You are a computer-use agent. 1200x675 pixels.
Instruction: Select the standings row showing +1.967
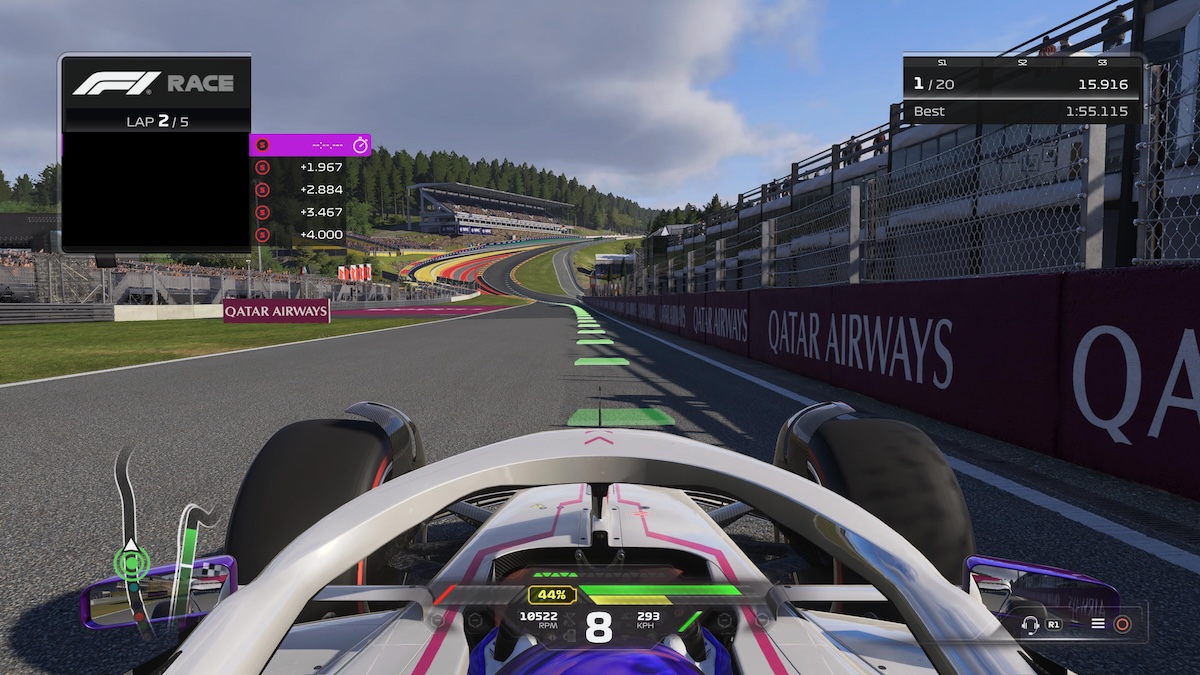coord(309,166)
